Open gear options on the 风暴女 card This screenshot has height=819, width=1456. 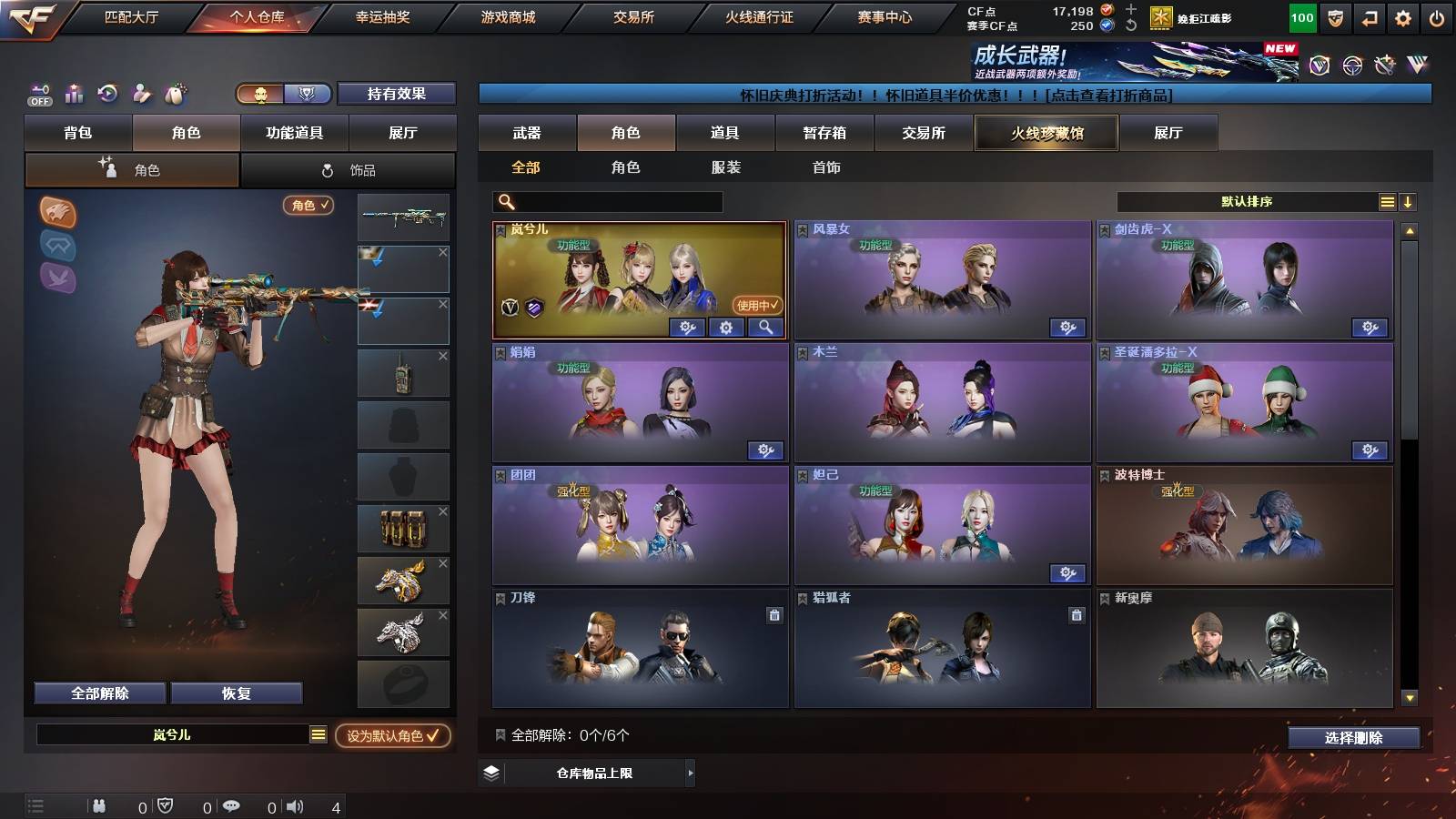coord(1069,328)
